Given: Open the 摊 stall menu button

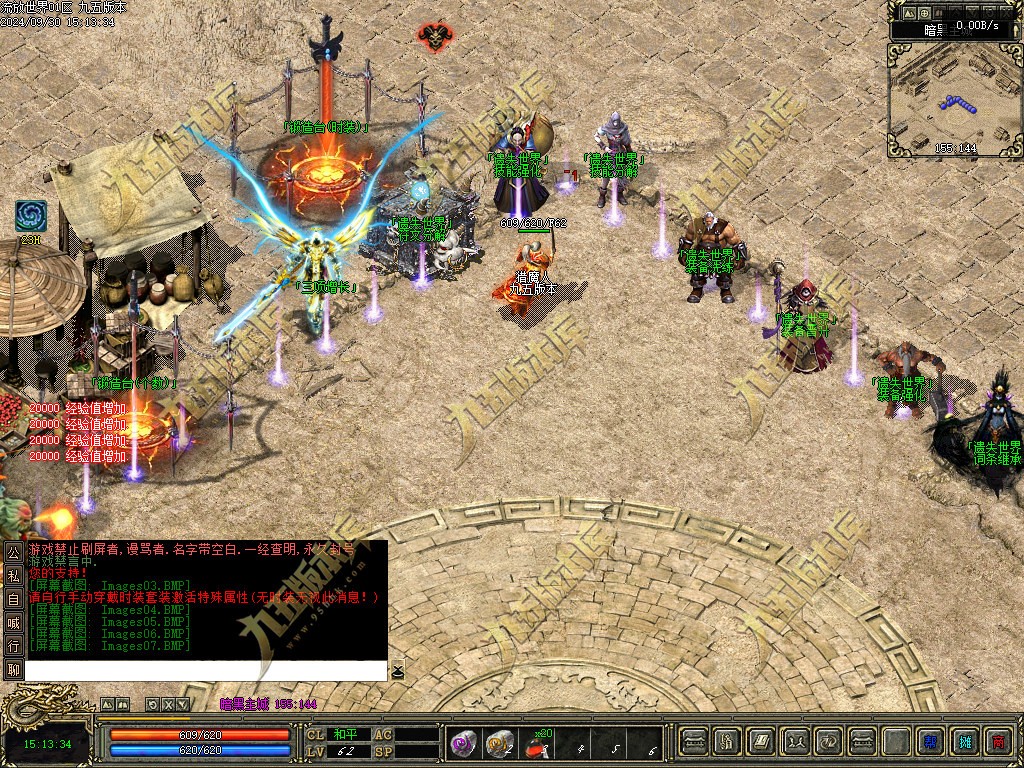Looking at the screenshot, I should pos(964,741).
